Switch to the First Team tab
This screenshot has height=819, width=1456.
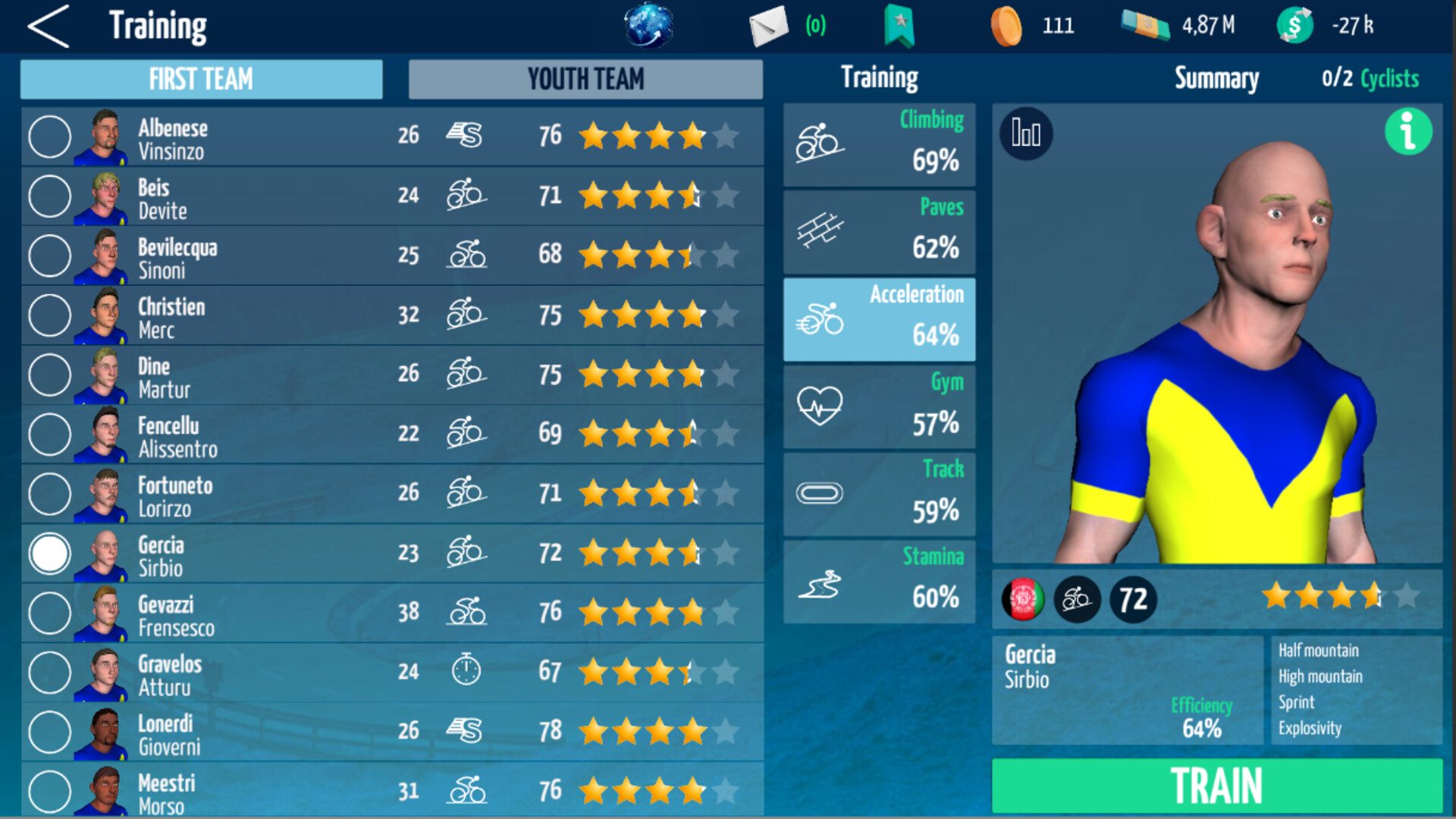[201, 79]
